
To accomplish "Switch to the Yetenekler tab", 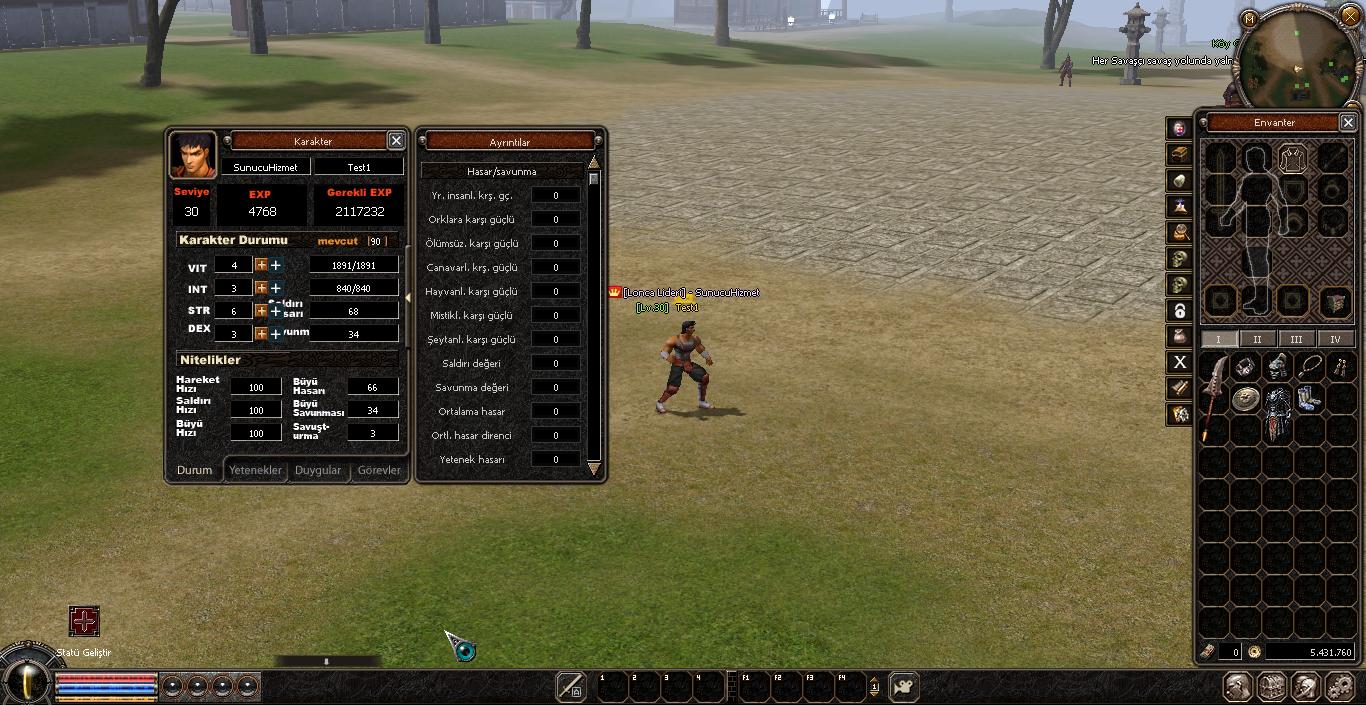I will click(x=256, y=470).
